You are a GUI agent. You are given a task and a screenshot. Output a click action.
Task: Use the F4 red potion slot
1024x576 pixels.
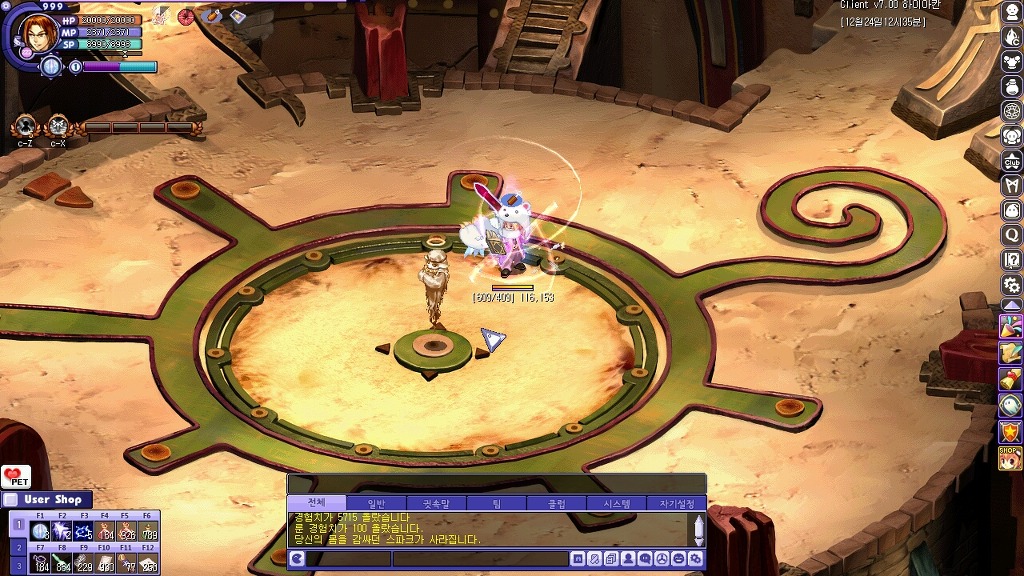pyautogui.click(x=105, y=530)
